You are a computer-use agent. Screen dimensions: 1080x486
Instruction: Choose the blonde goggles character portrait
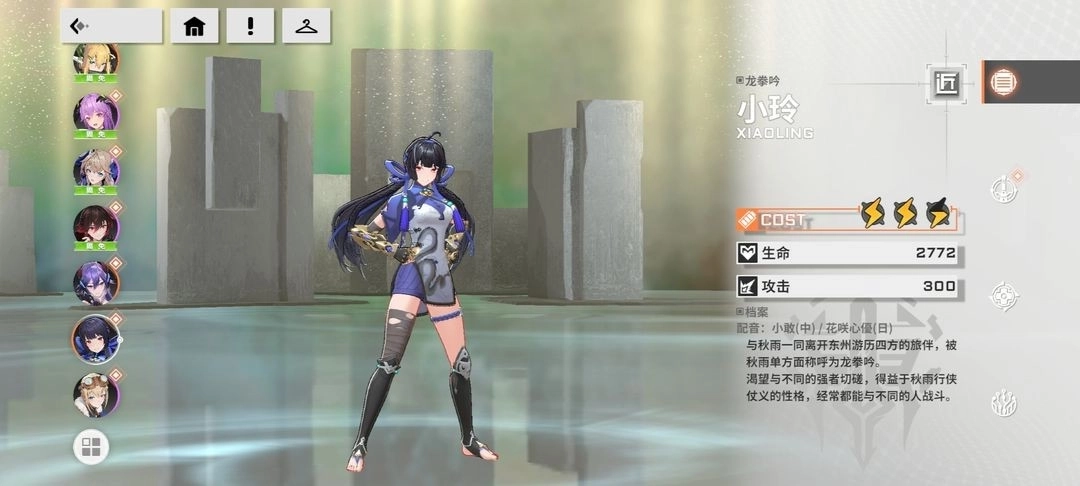pos(96,394)
